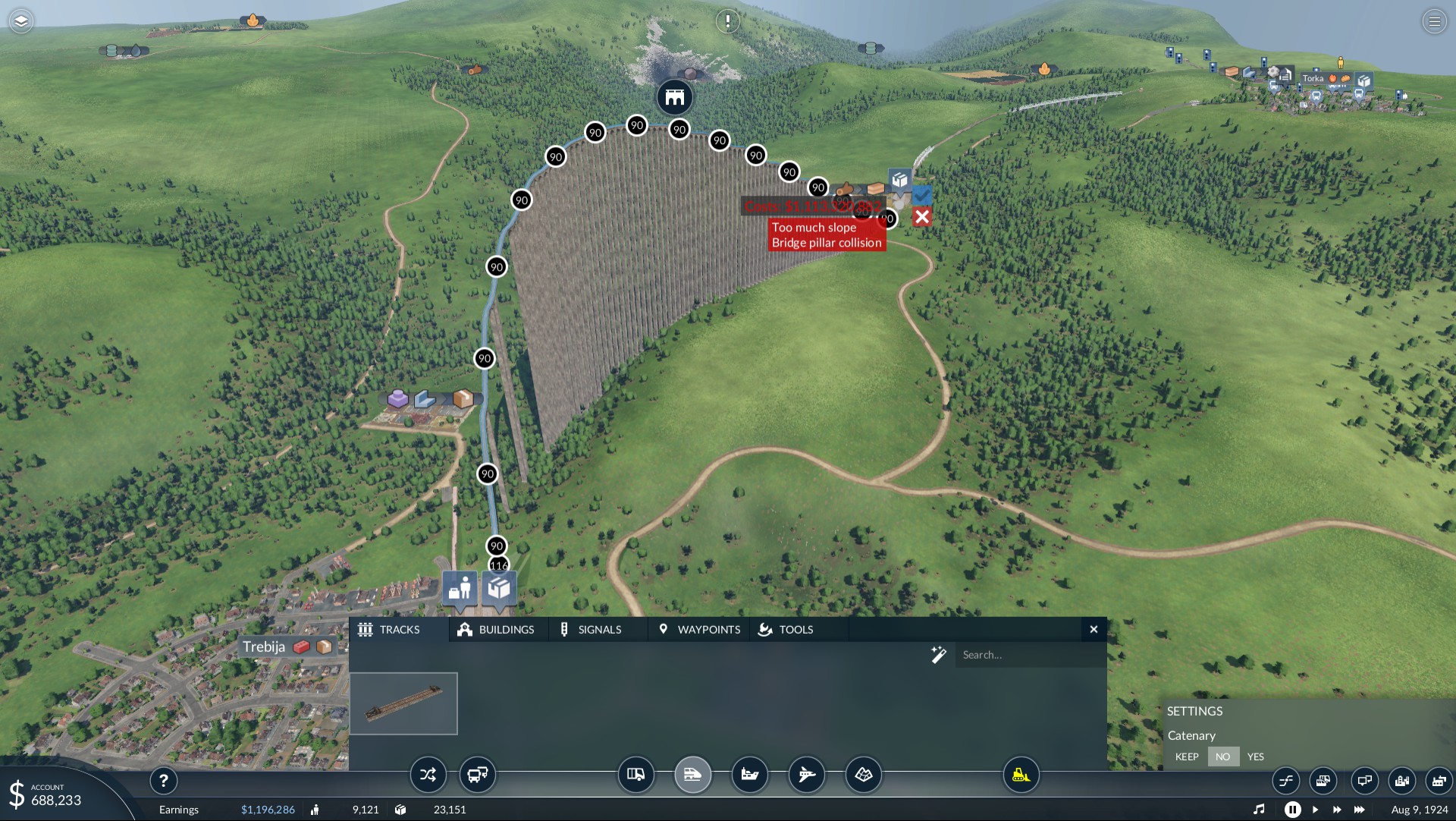This screenshot has height=821, width=1456.
Task: Choose Keep for Catenary
Action: pyautogui.click(x=1187, y=757)
